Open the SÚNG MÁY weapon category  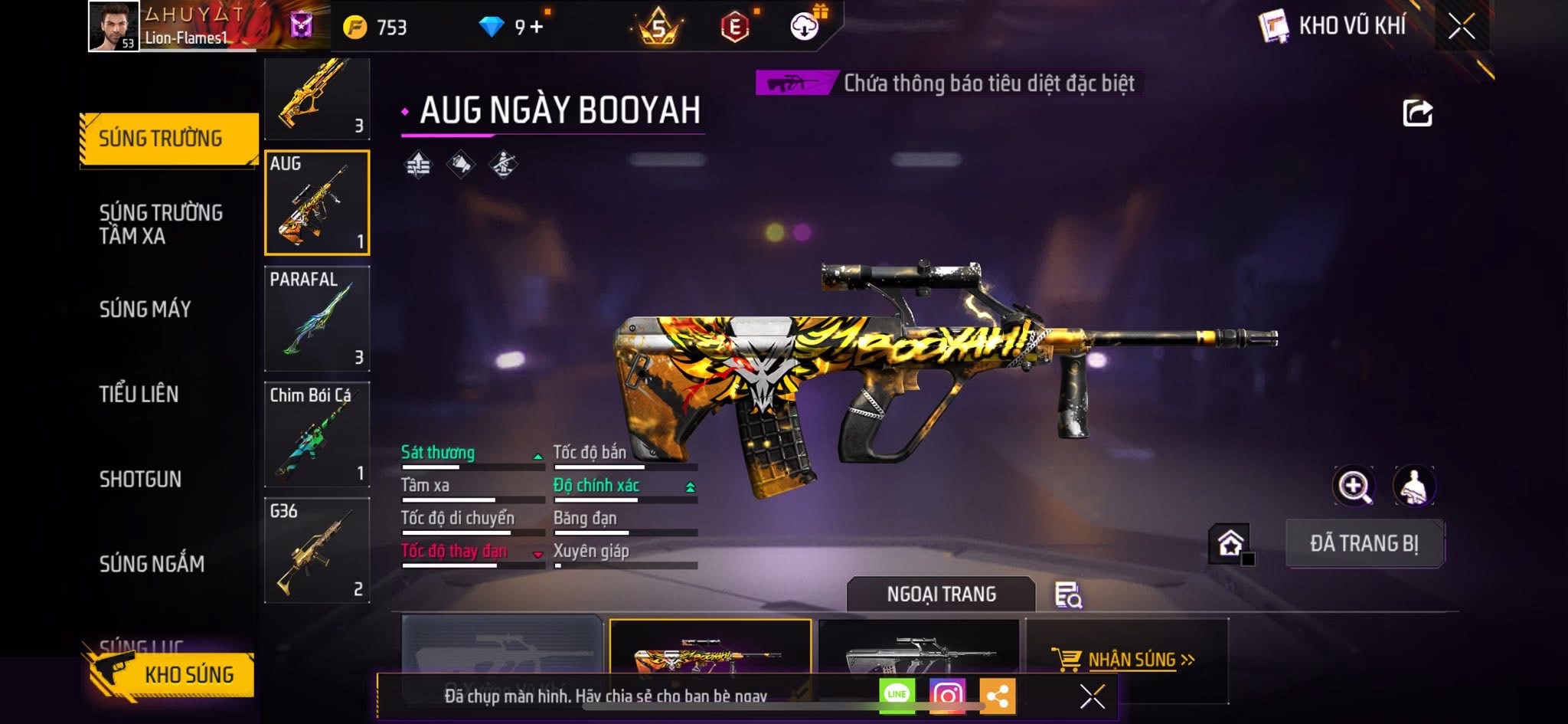145,309
